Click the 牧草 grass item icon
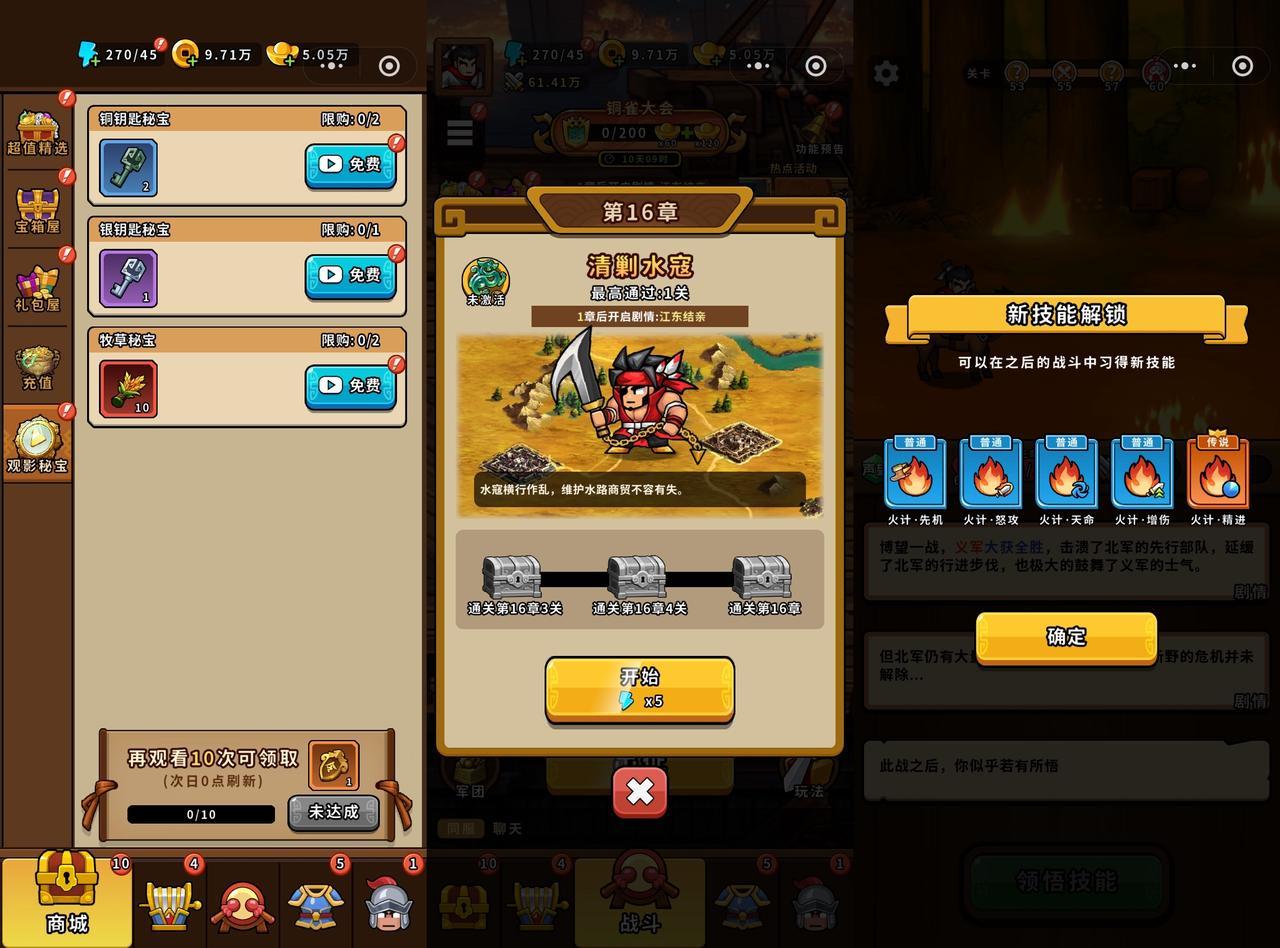Image resolution: width=1280 pixels, height=948 pixels. pos(127,387)
